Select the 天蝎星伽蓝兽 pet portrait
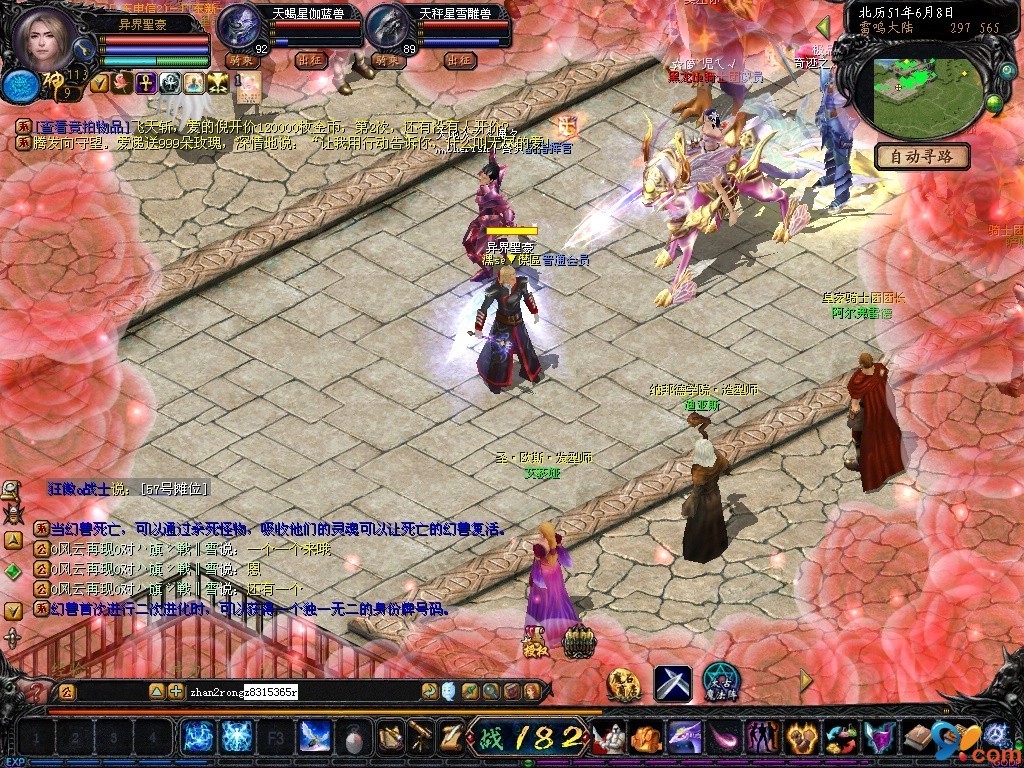 click(241, 27)
